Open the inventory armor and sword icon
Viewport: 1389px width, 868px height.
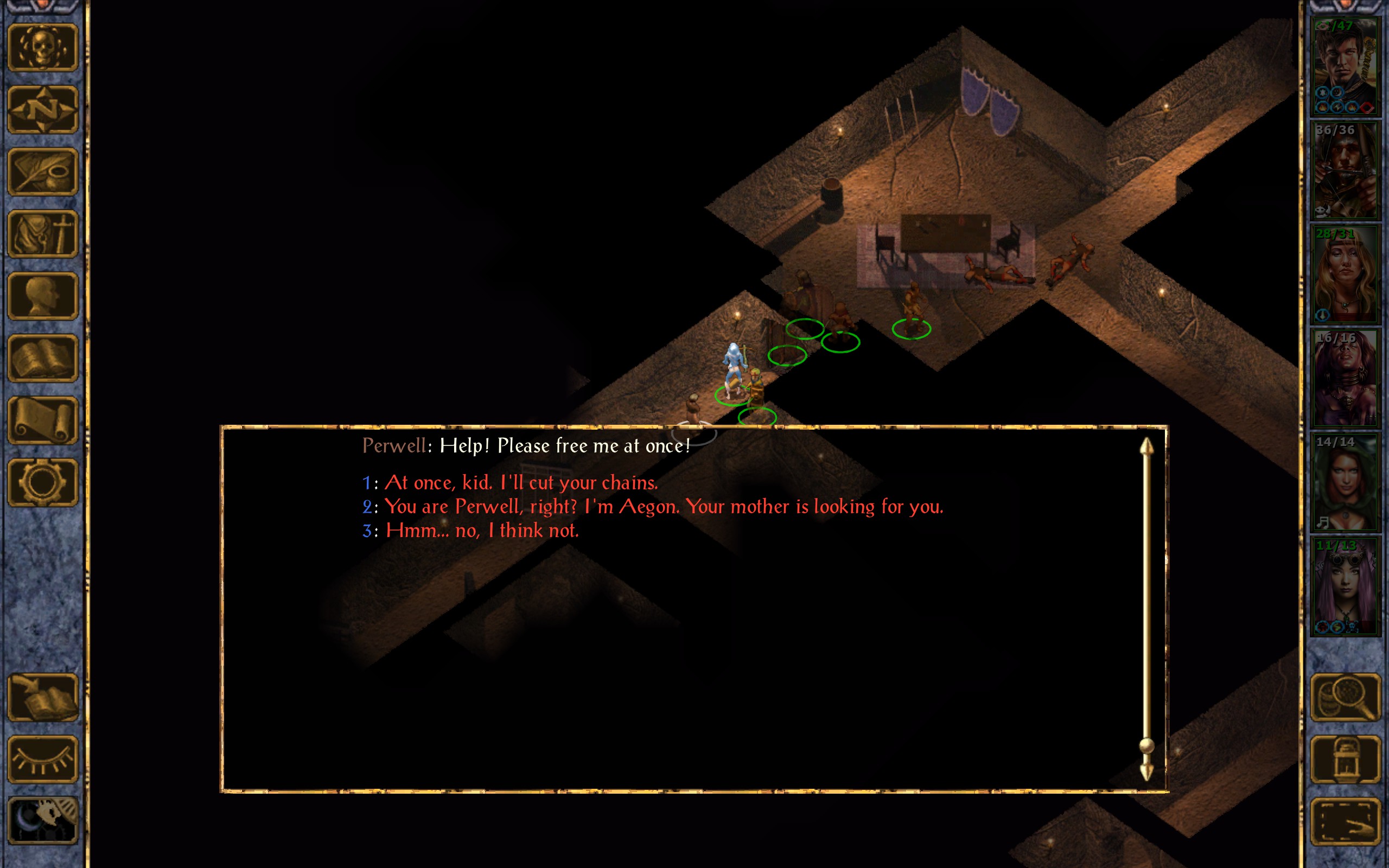pyautogui.click(x=43, y=234)
